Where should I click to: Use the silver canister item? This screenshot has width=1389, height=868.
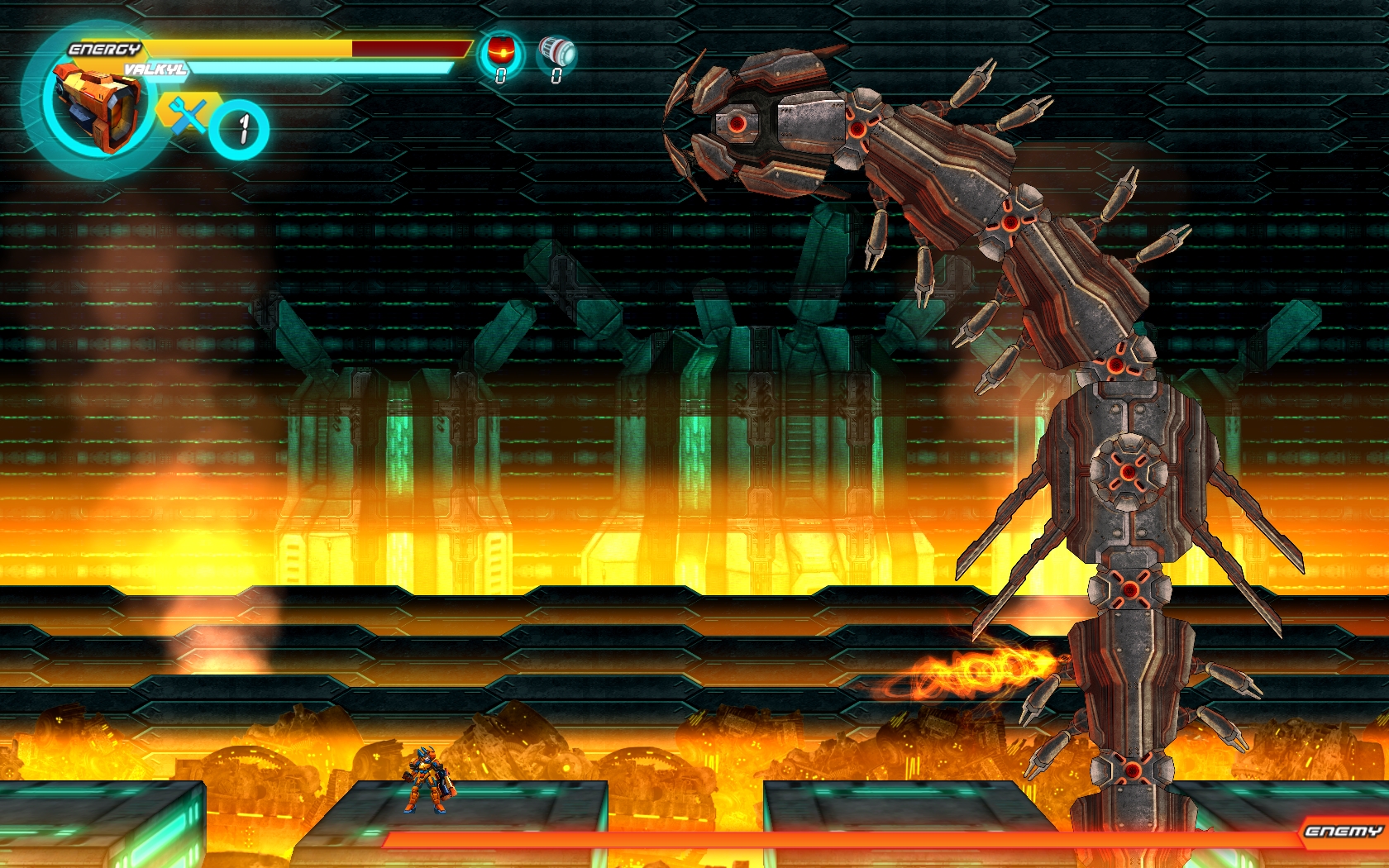coord(557,52)
